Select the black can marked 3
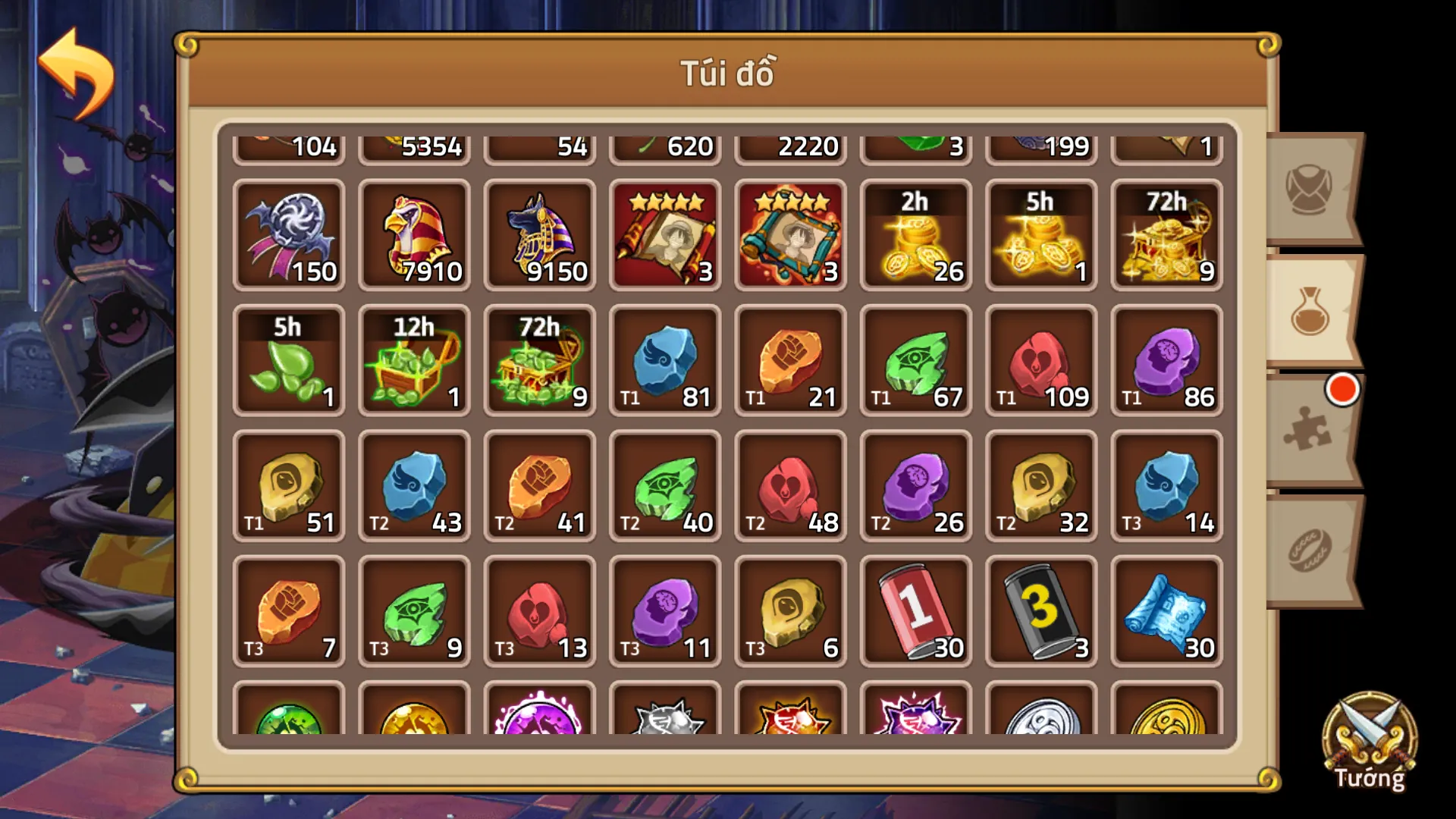This screenshot has width=1456, height=819. pyautogui.click(x=1040, y=610)
